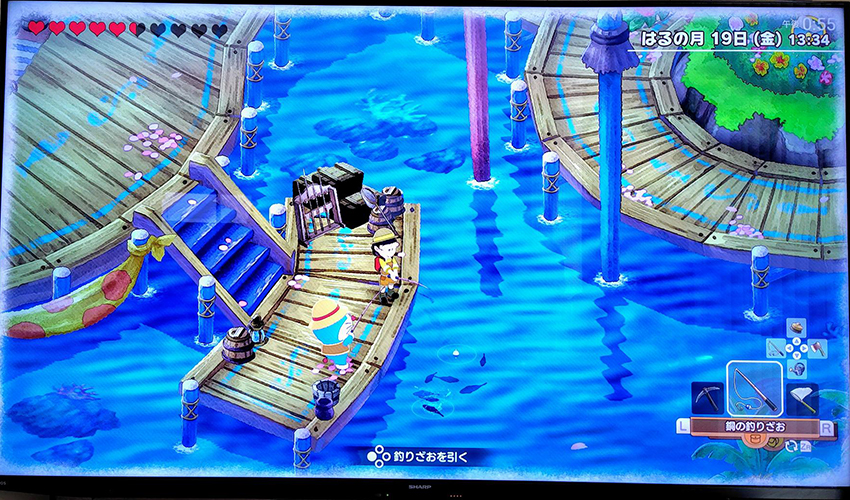Image resolution: width=850 pixels, height=500 pixels.
Task: Choose the brown pouch shortcut icon
Action: click(x=796, y=328)
